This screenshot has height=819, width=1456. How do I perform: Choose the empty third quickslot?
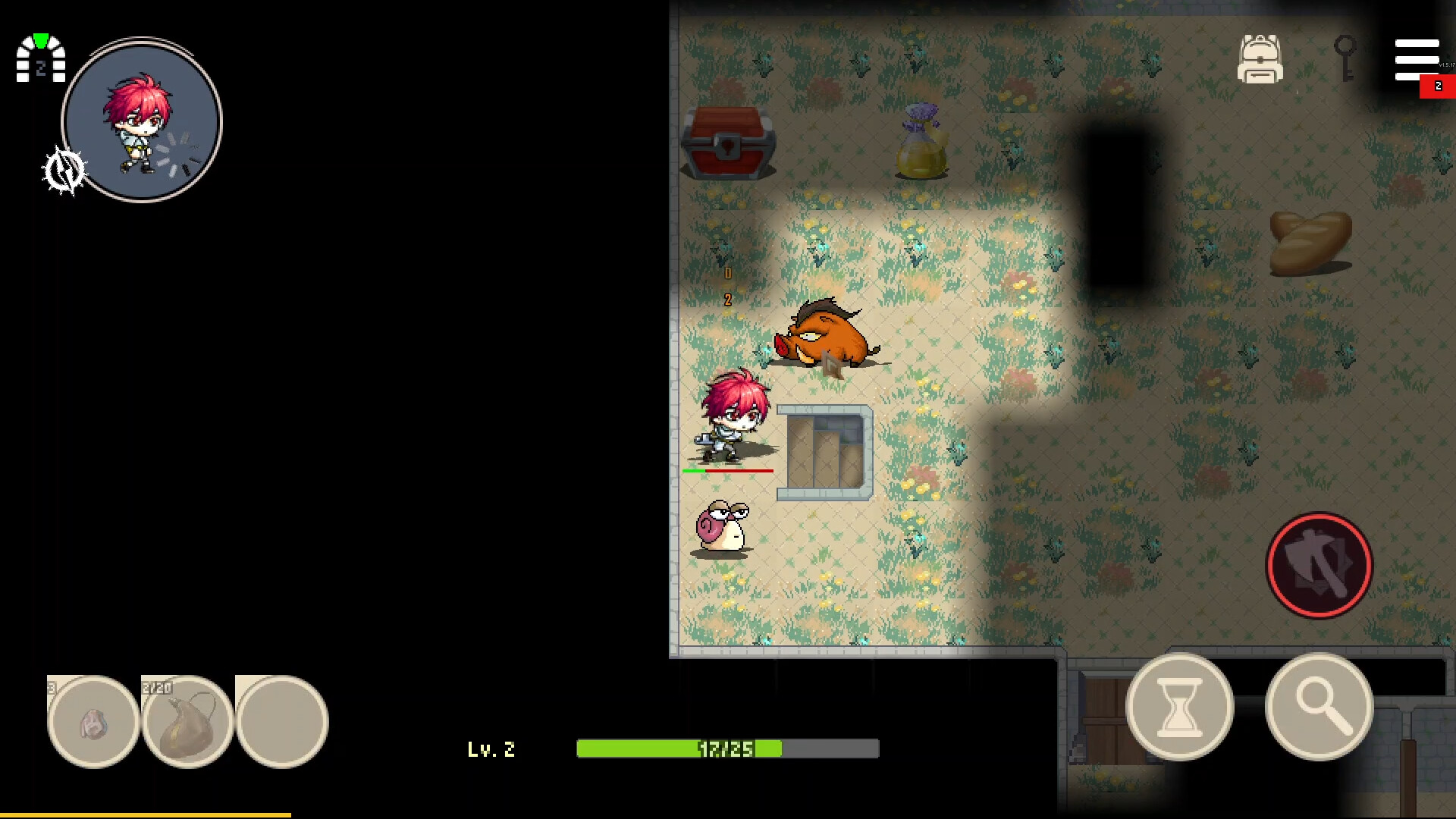281,722
